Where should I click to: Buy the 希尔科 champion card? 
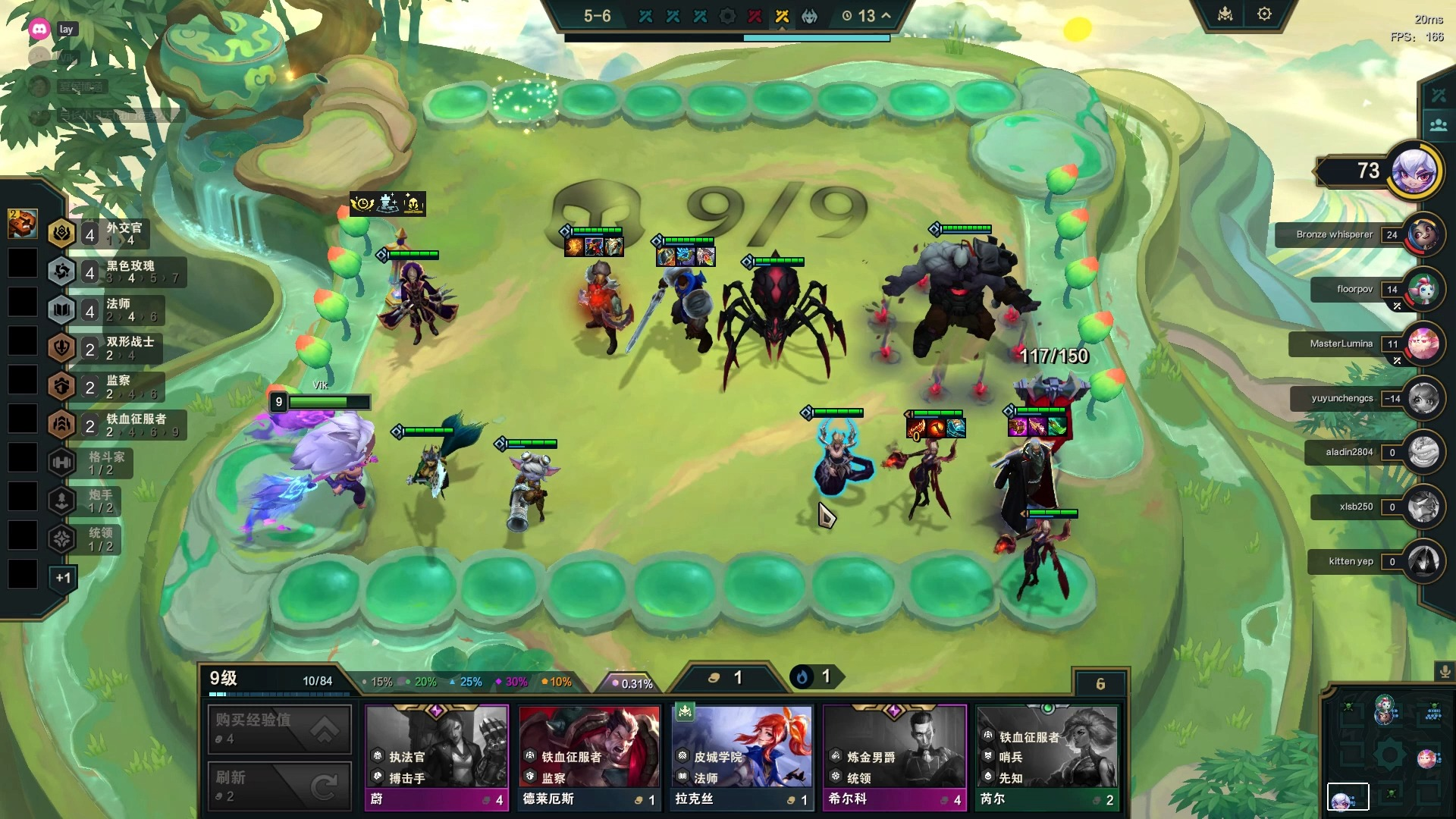pyautogui.click(x=895, y=757)
